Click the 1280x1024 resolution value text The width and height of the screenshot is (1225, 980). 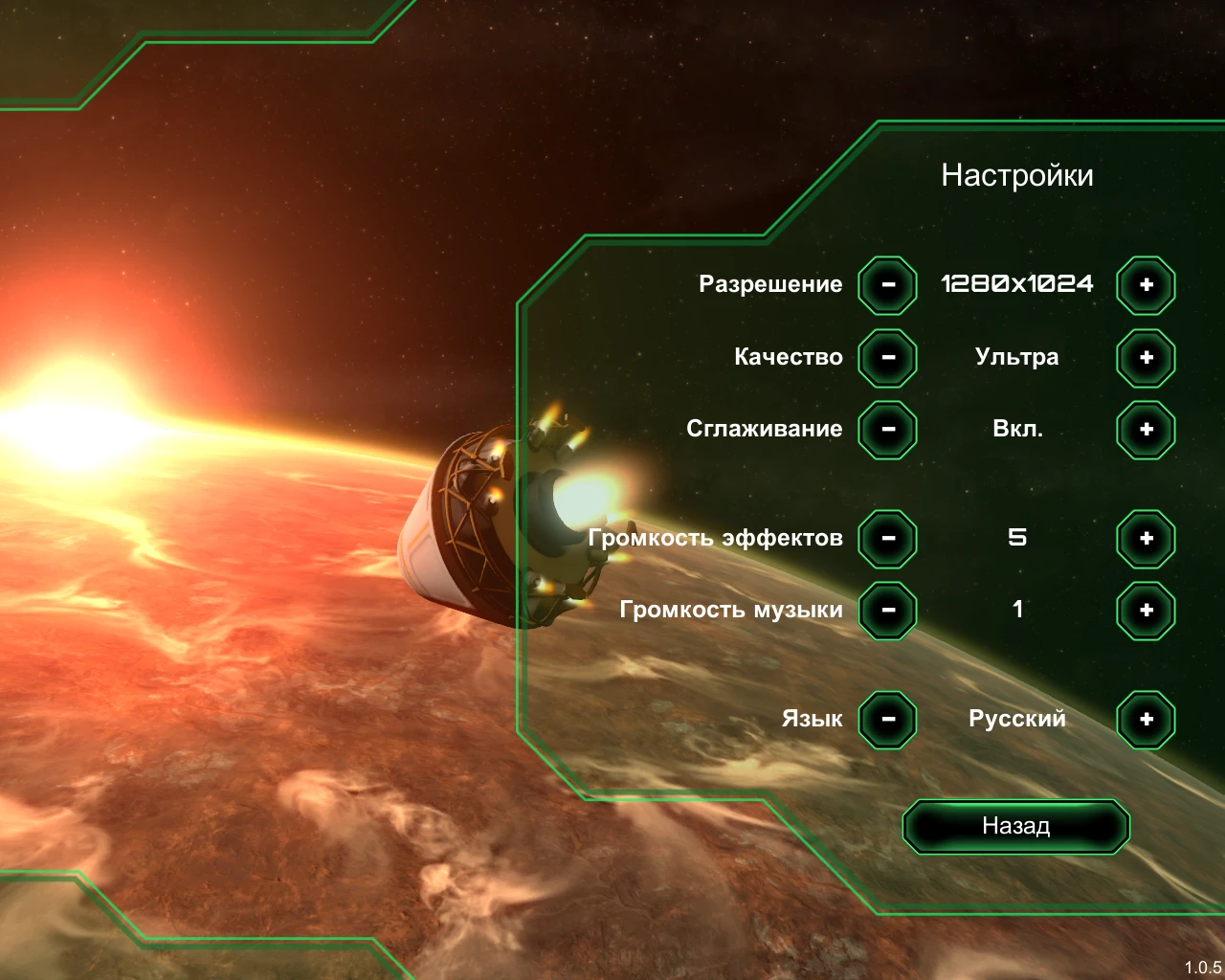pos(1017,283)
